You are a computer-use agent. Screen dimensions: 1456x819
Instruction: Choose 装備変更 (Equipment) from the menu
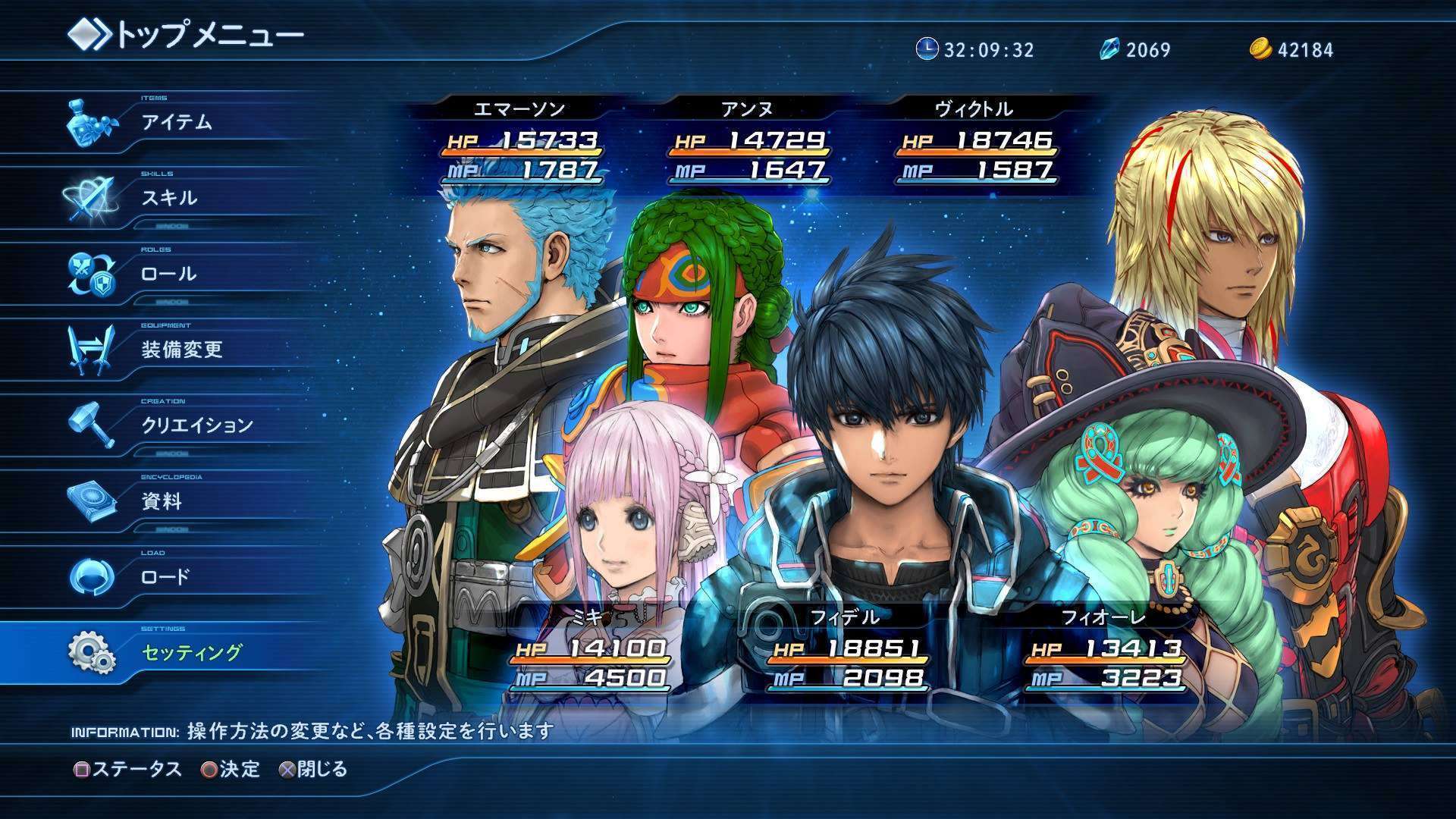(x=182, y=350)
